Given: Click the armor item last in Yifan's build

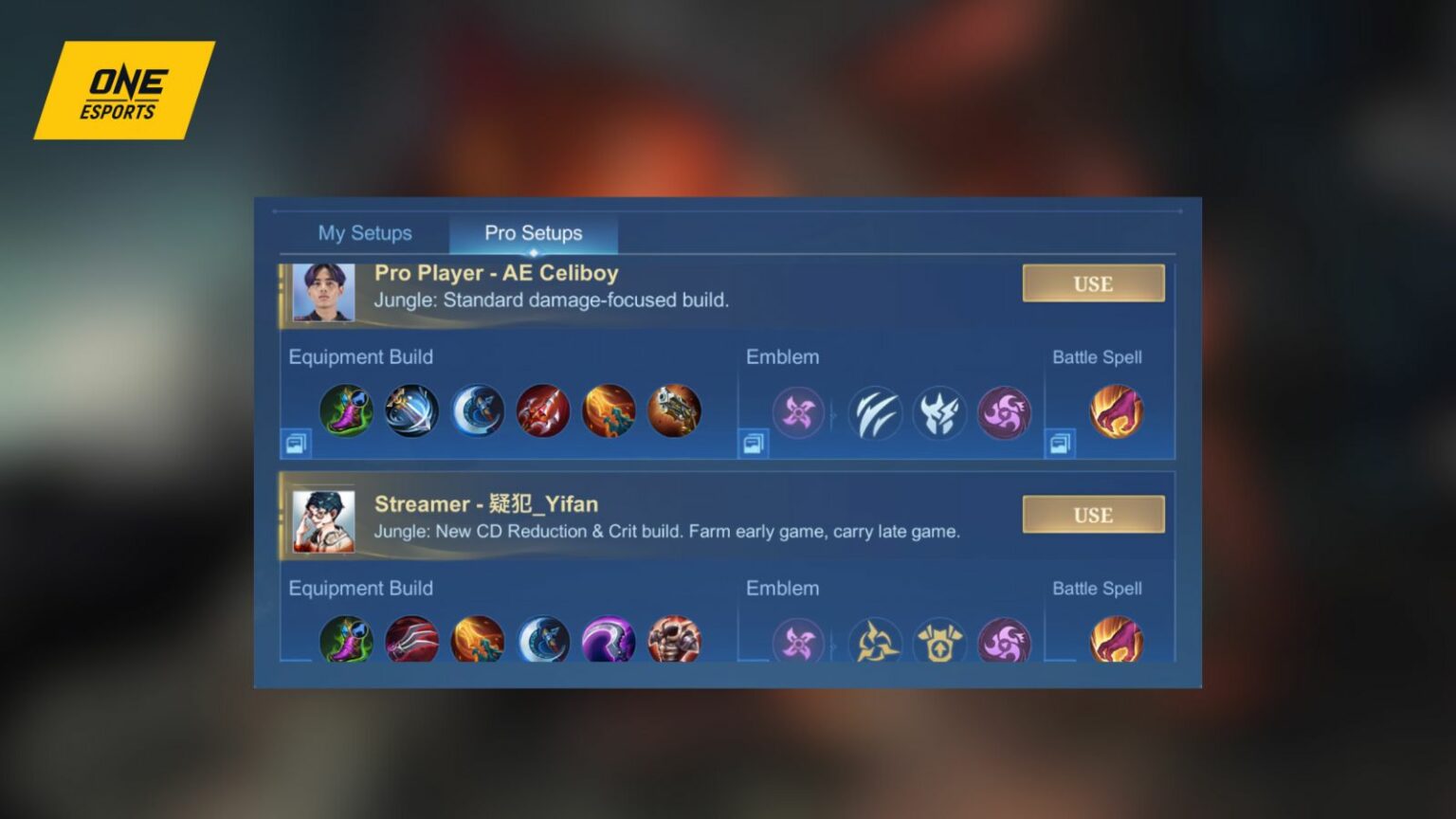Looking at the screenshot, I should pos(674,642).
